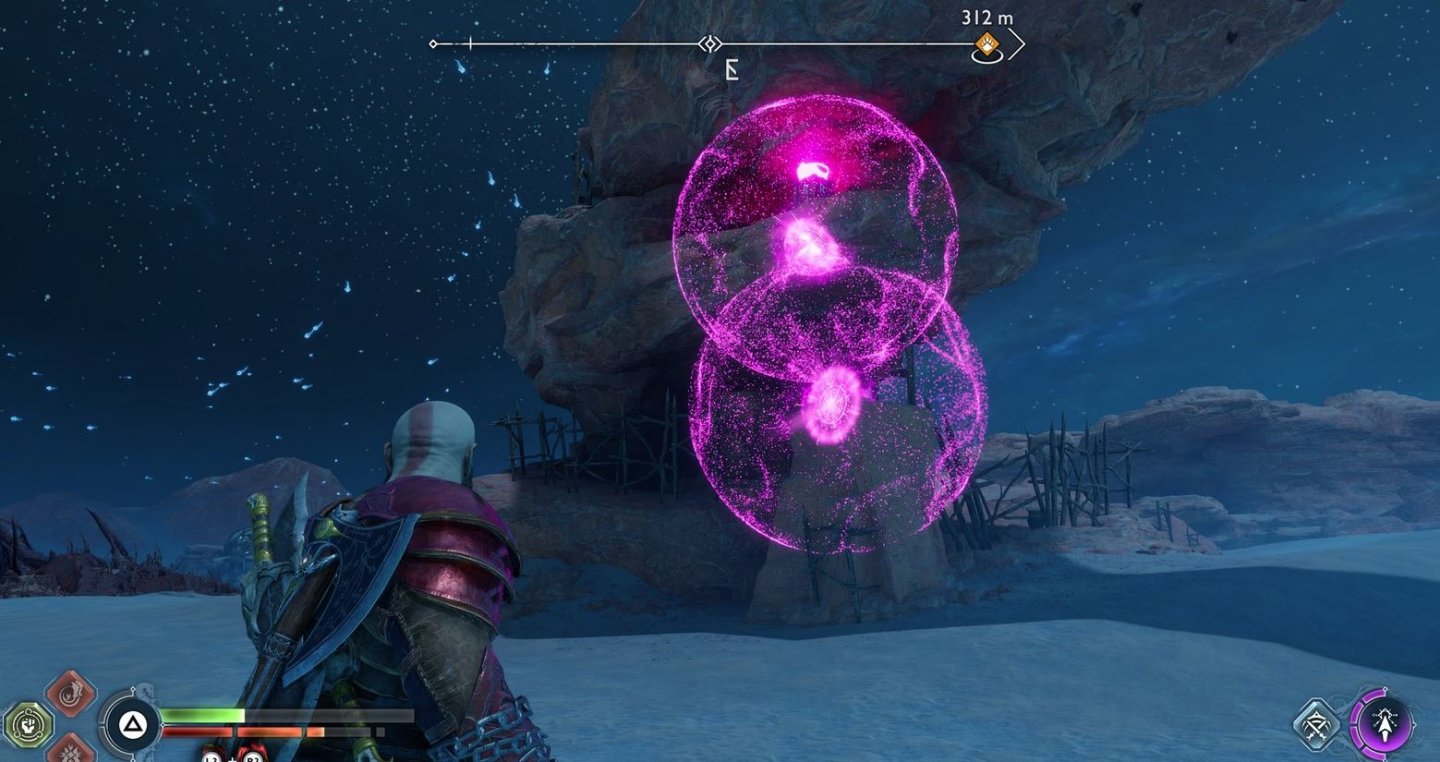Select the diamond waypoint at compass center
The height and width of the screenshot is (762, 1440).
(710, 44)
